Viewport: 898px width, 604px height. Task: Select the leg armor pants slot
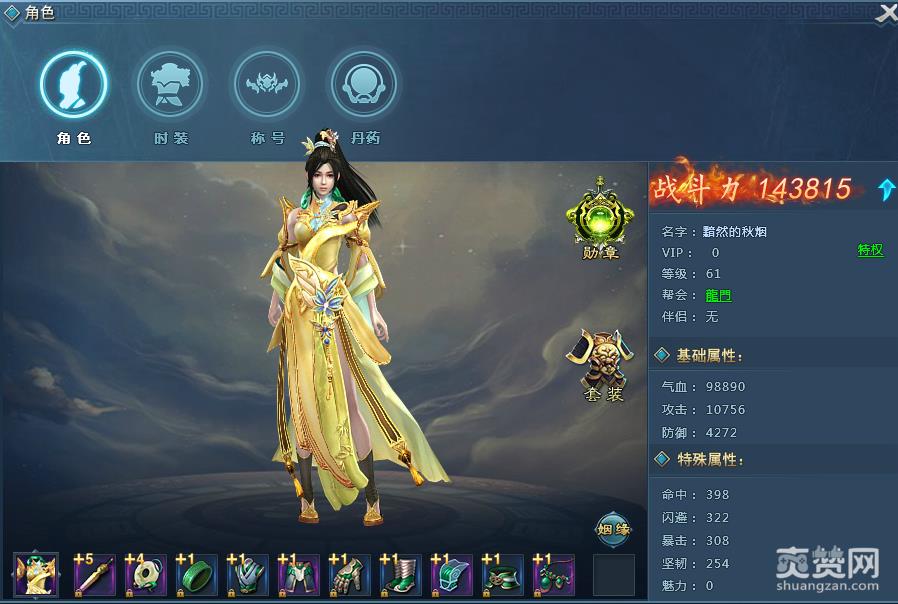pyautogui.click(x=299, y=575)
